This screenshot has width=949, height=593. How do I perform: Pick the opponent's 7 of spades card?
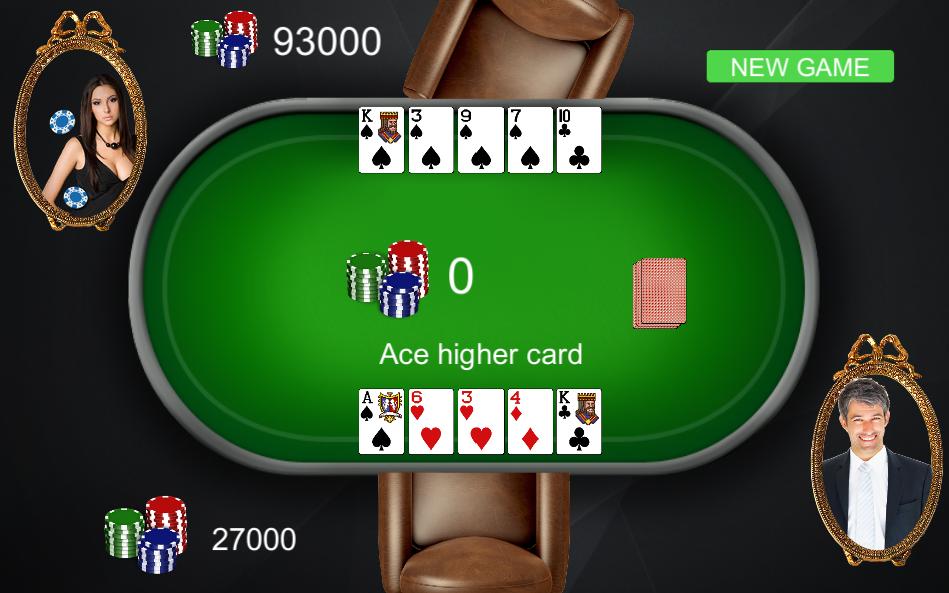tap(530, 140)
